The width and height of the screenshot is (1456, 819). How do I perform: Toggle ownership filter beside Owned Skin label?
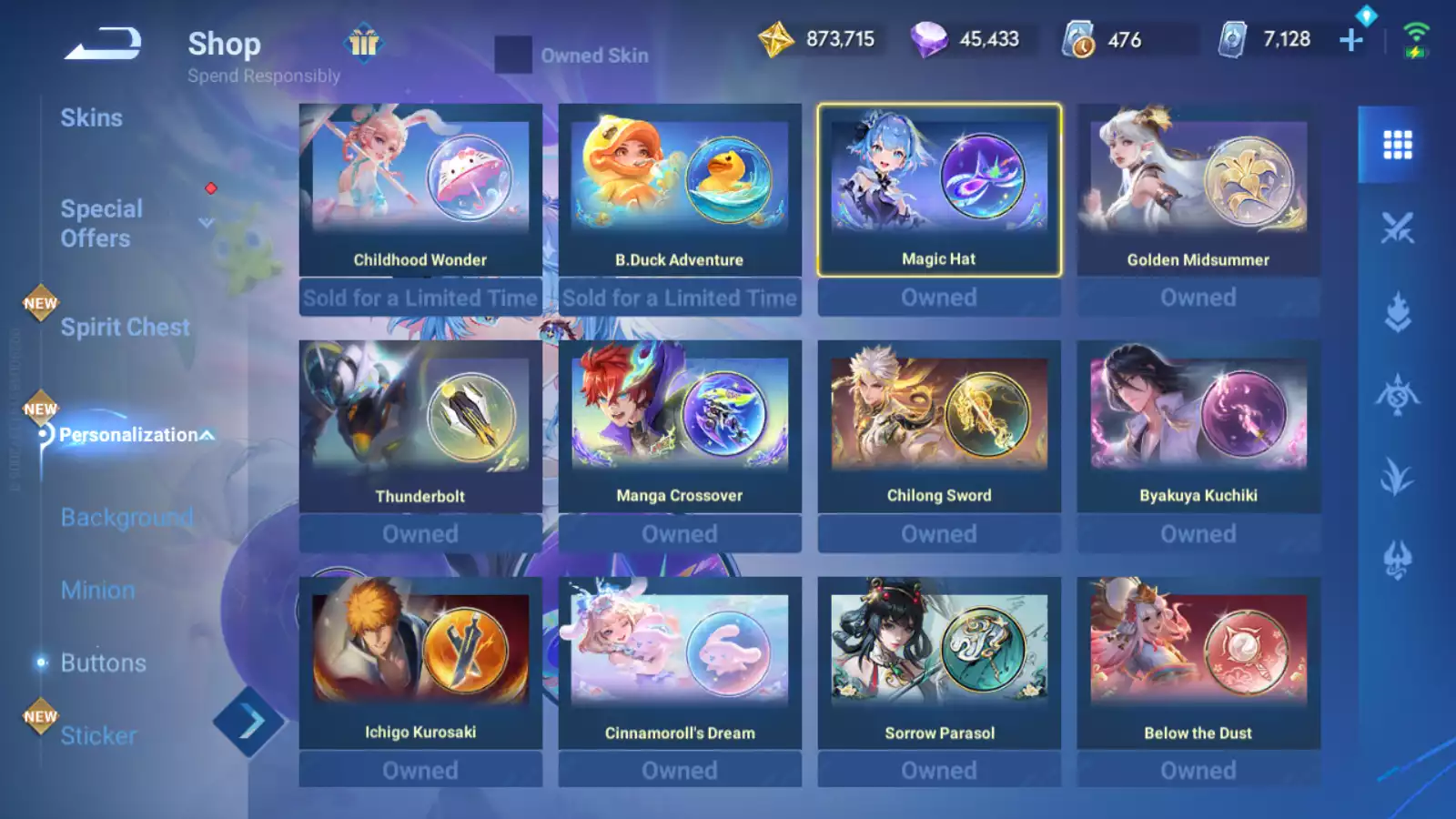pos(514,56)
